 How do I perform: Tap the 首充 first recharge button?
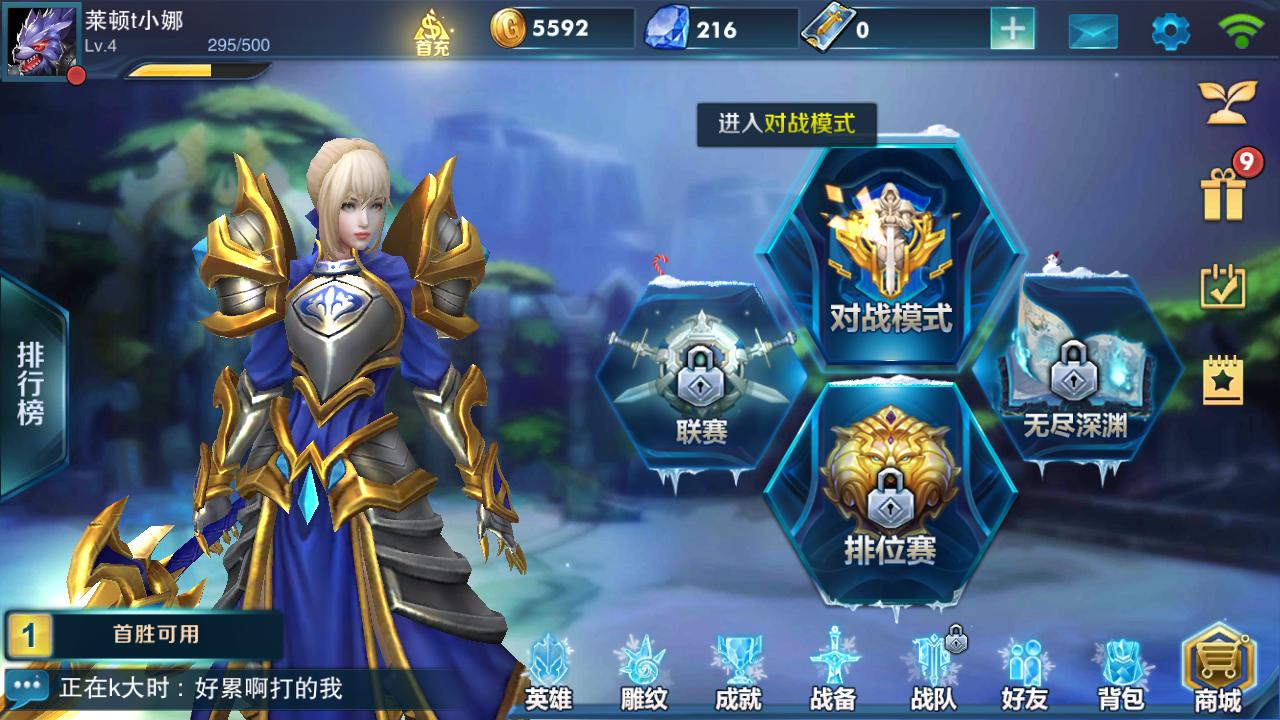point(430,31)
